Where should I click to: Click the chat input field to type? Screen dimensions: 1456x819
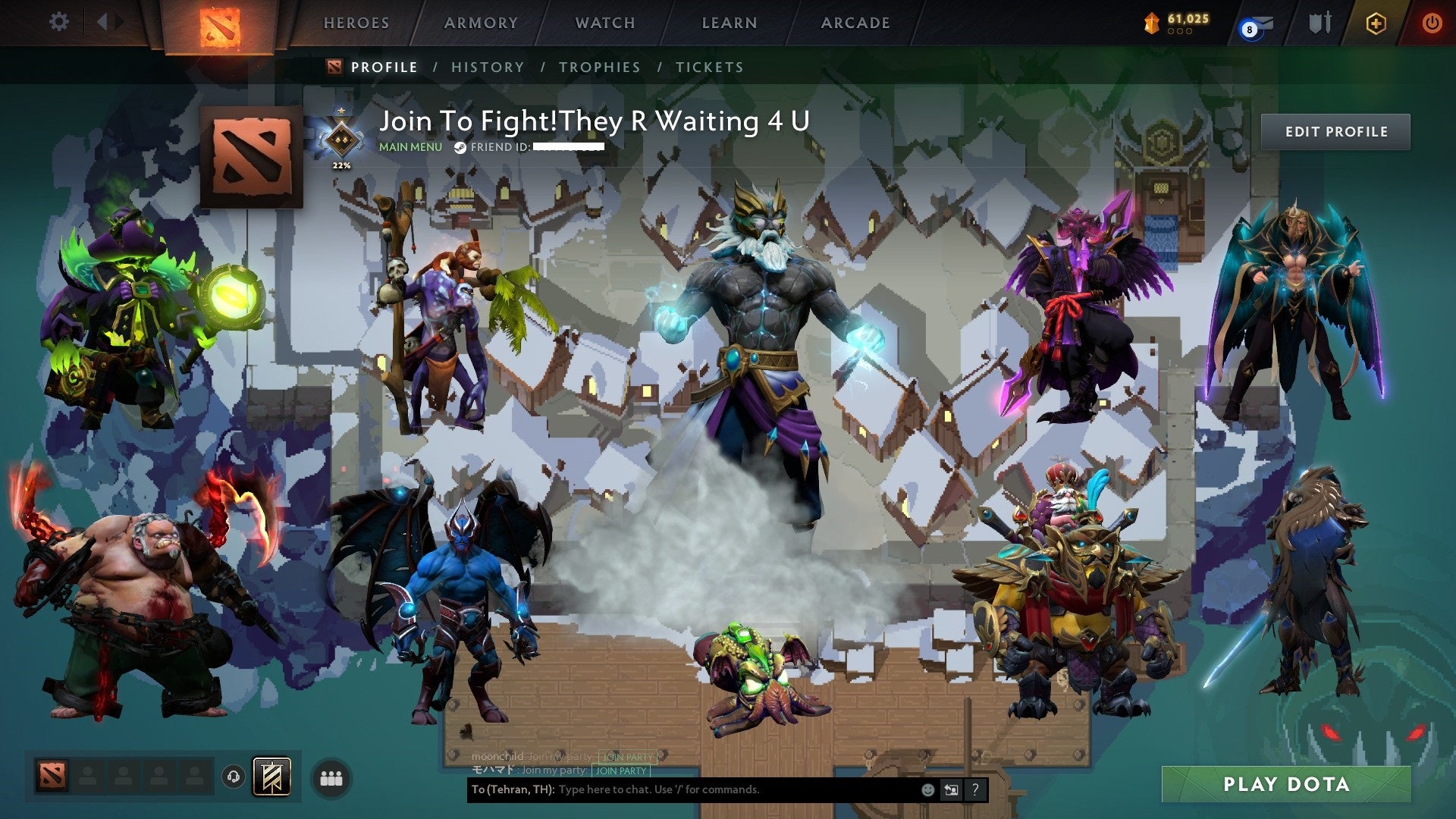pyautogui.click(x=682, y=789)
